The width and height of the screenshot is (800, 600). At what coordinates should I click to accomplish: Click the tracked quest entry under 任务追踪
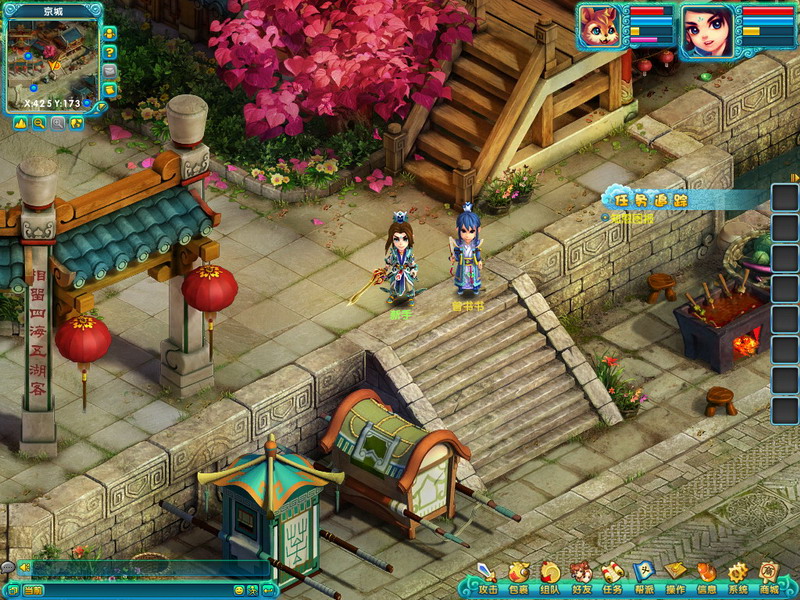[x=632, y=217]
